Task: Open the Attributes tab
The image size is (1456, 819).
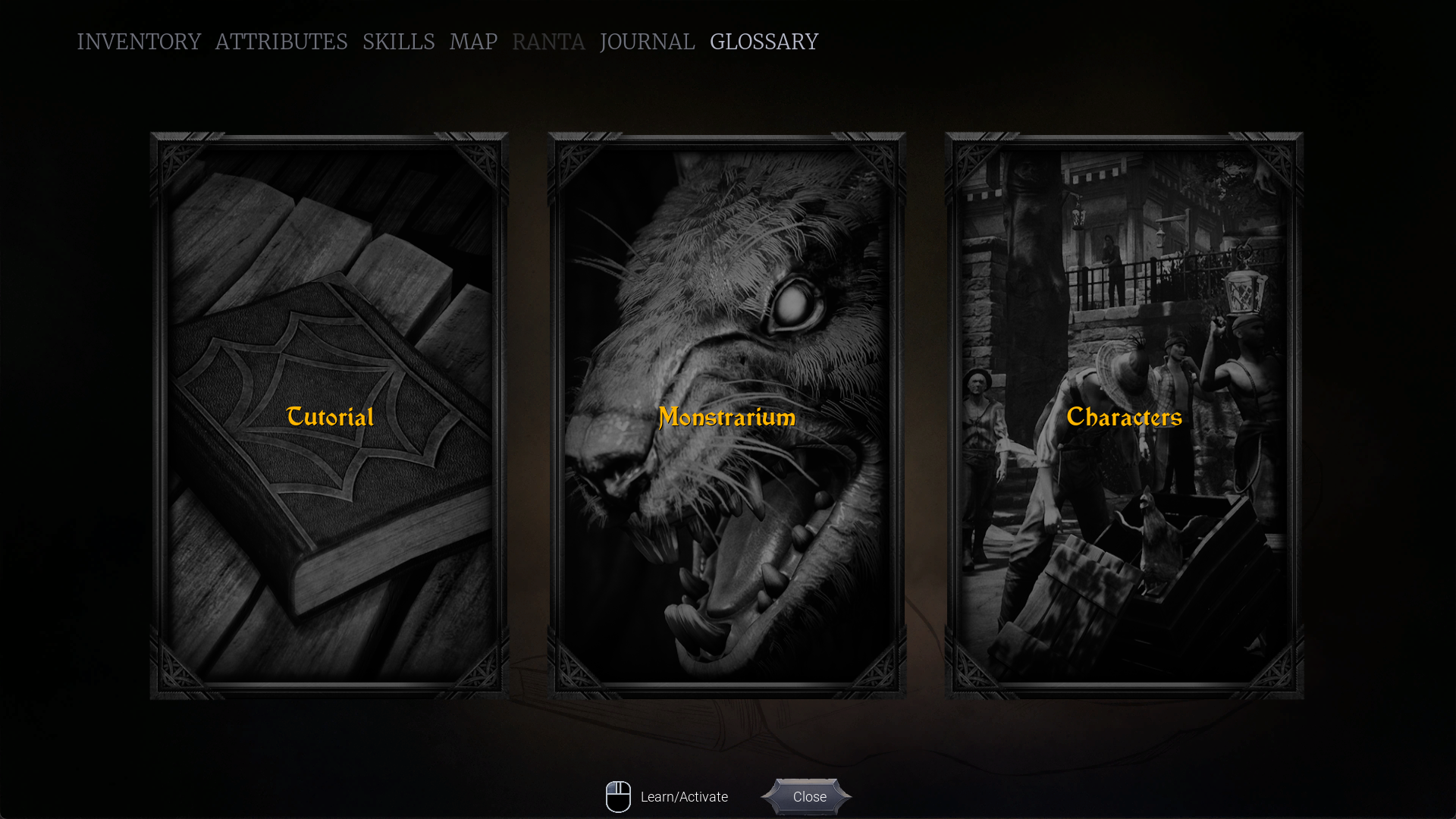Action: 281,42
